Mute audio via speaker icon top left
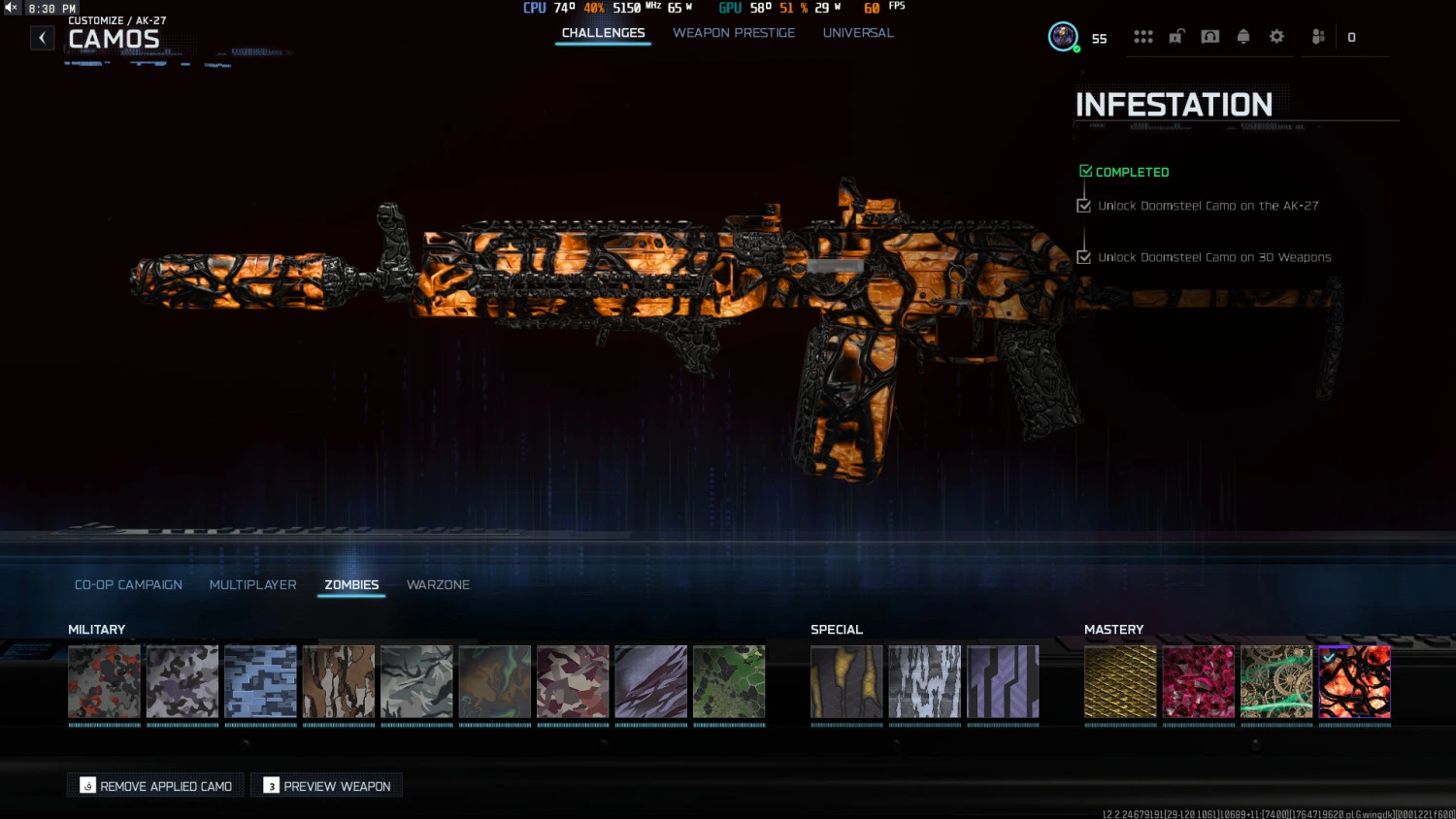Viewport: 1456px width, 819px height. (x=10, y=7)
